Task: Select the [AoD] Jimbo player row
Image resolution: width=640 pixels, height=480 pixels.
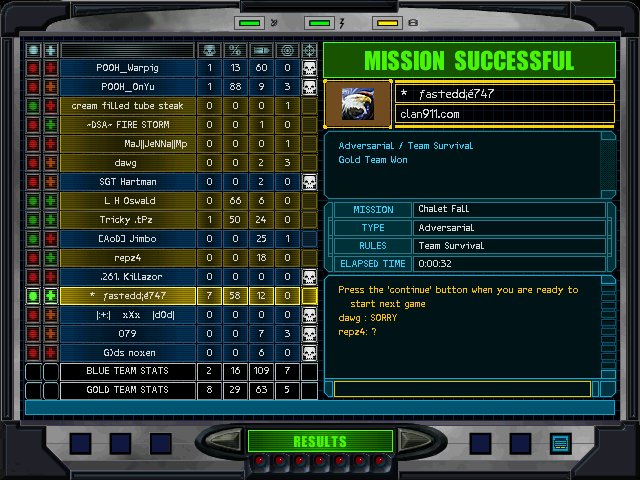Action: tap(127, 238)
